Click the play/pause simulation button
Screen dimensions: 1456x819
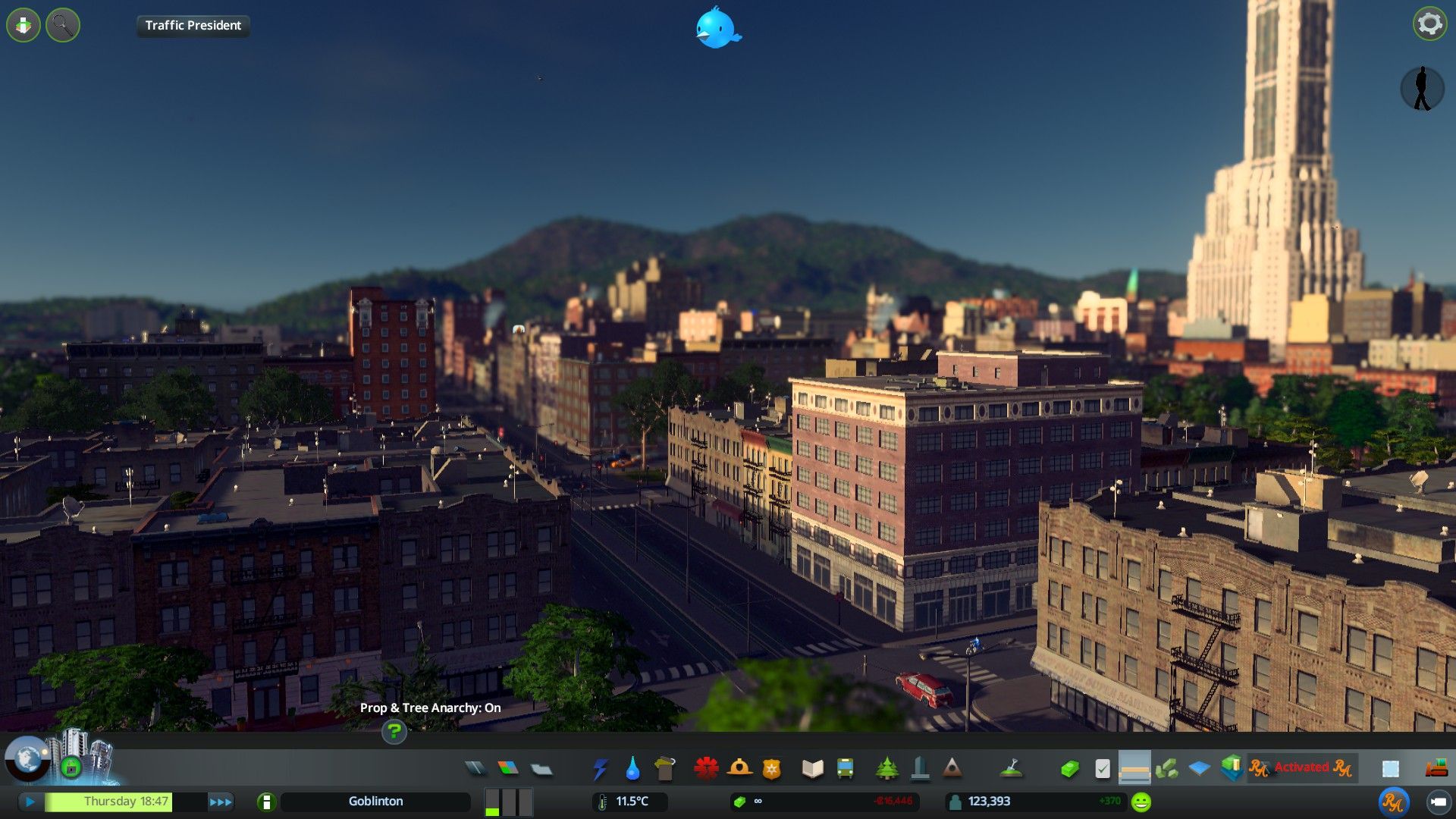30,802
